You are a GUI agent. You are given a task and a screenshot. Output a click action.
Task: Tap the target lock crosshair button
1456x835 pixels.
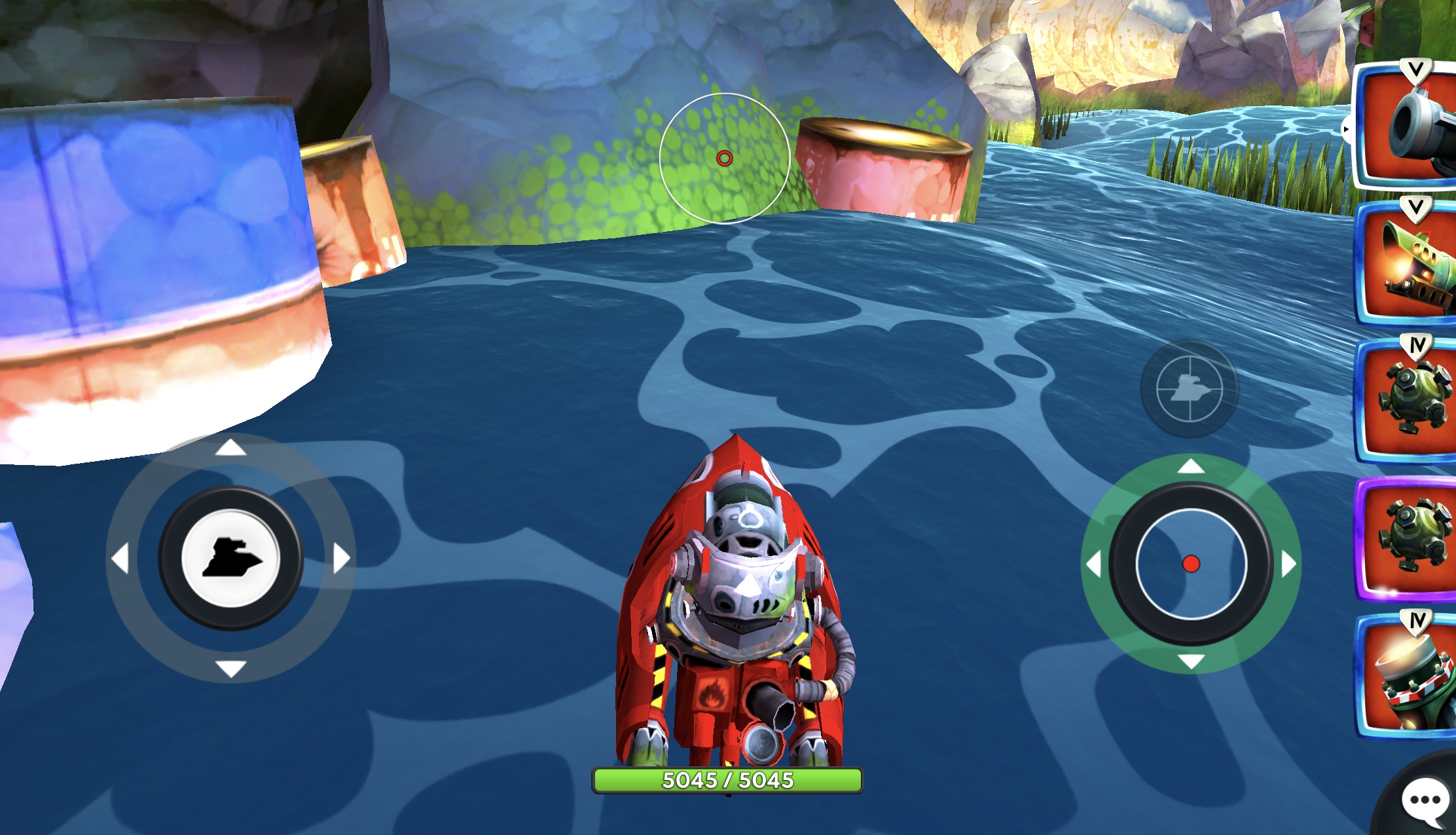[1189, 388]
